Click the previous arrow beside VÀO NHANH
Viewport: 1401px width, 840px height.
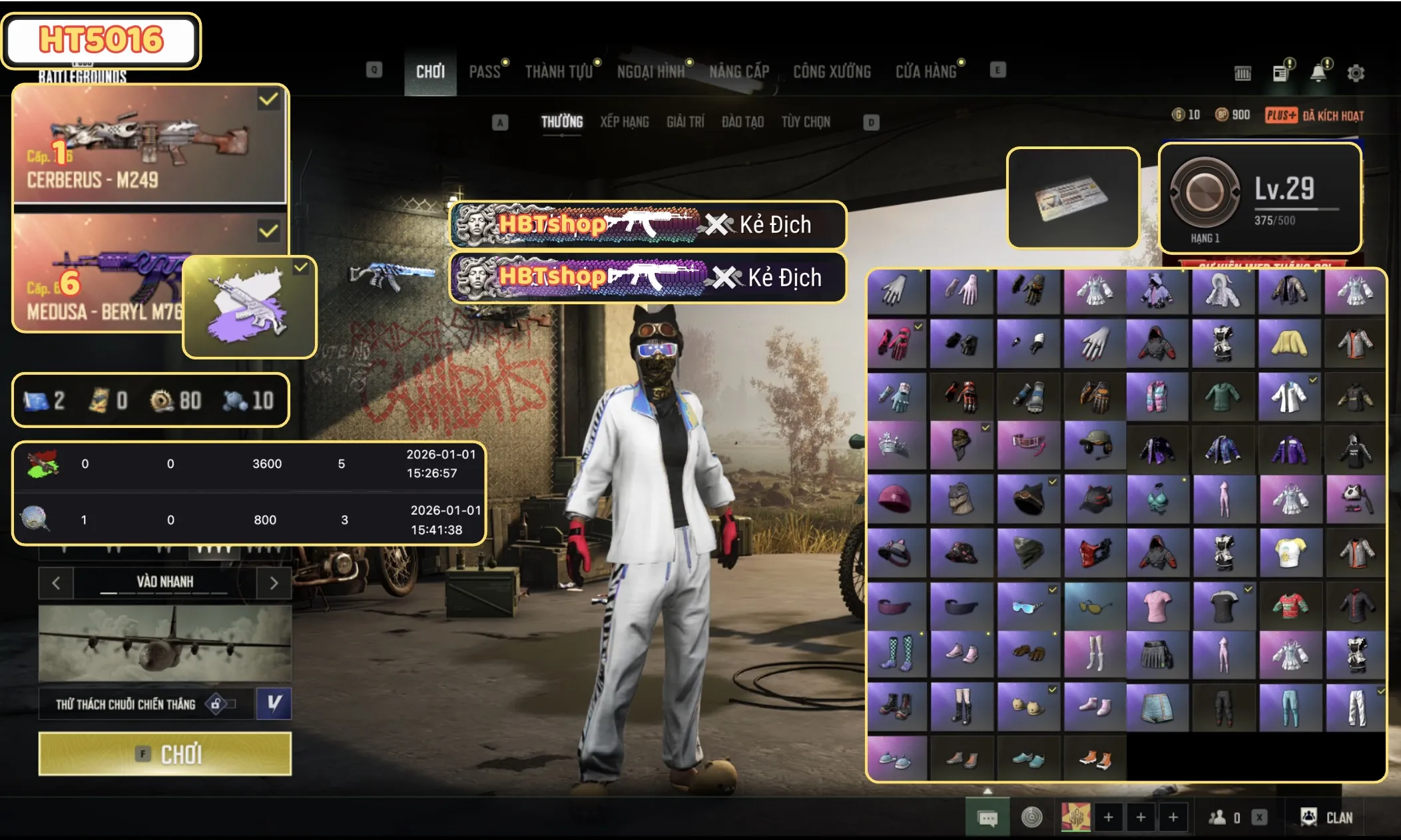[x=56, y=583]
